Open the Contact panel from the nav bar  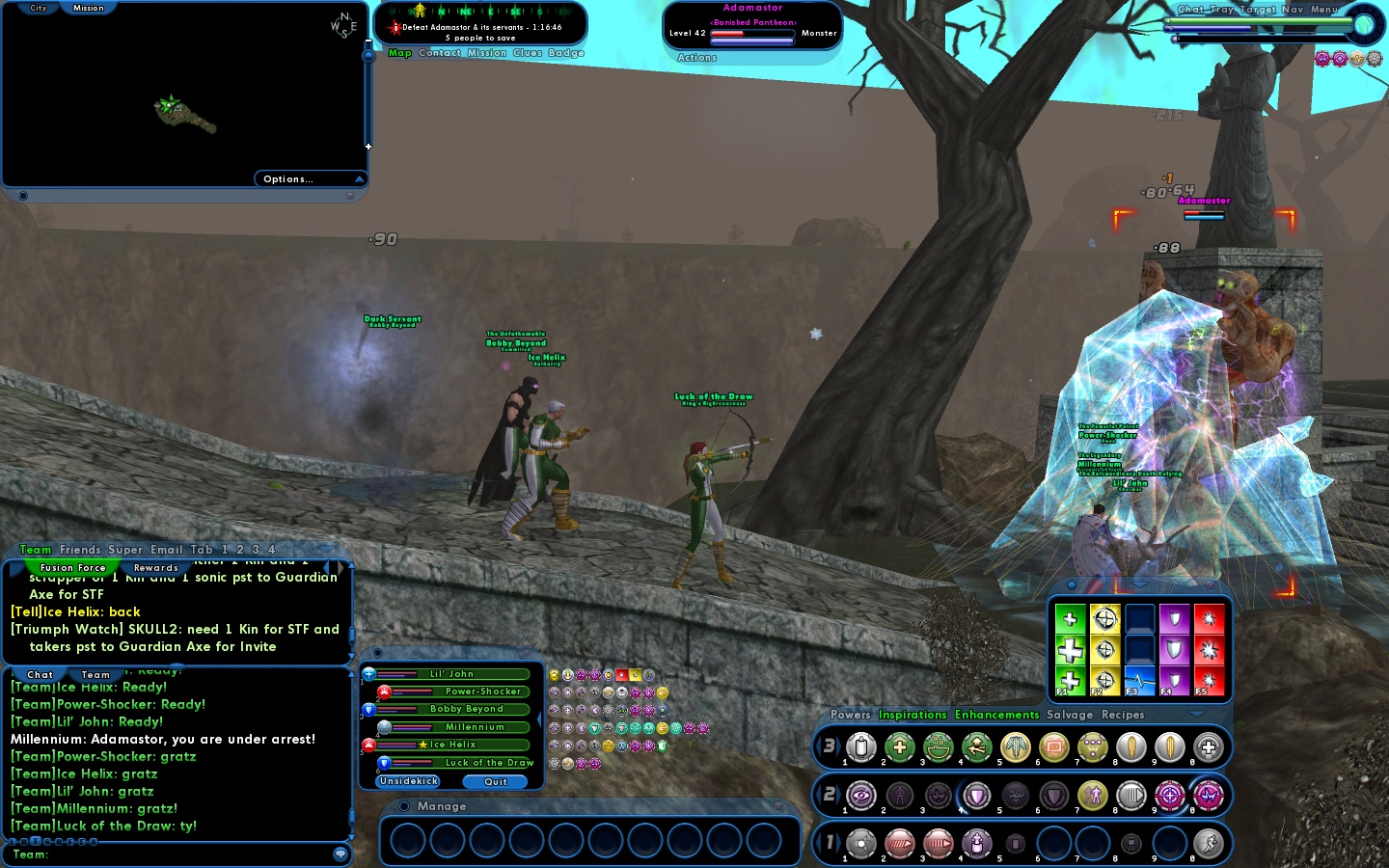coord(440,53)
